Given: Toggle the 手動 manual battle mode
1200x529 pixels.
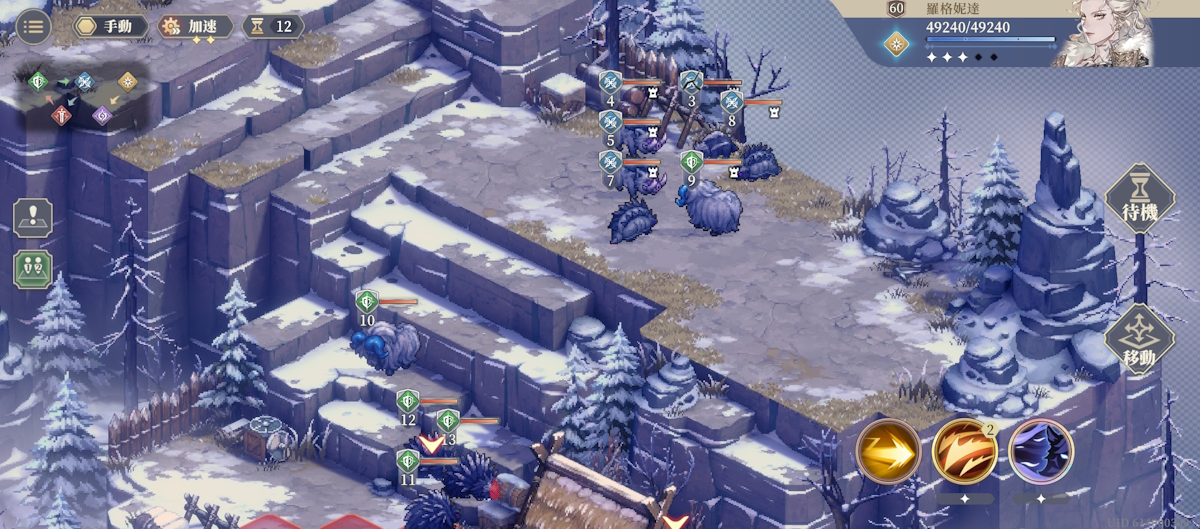Looking at the screenshot, I should (x=109, y=26).
